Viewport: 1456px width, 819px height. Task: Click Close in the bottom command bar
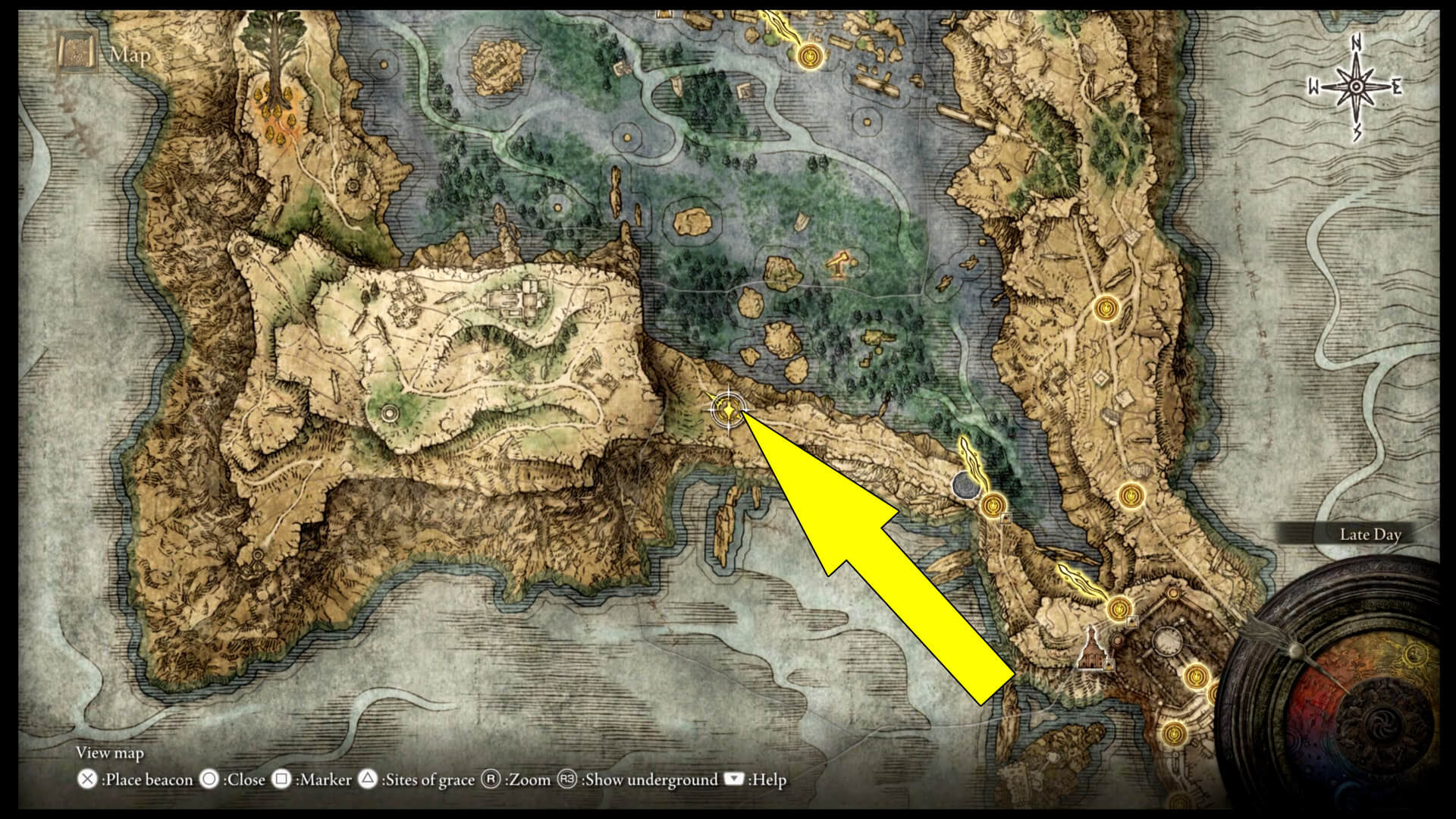pos(209,780)
